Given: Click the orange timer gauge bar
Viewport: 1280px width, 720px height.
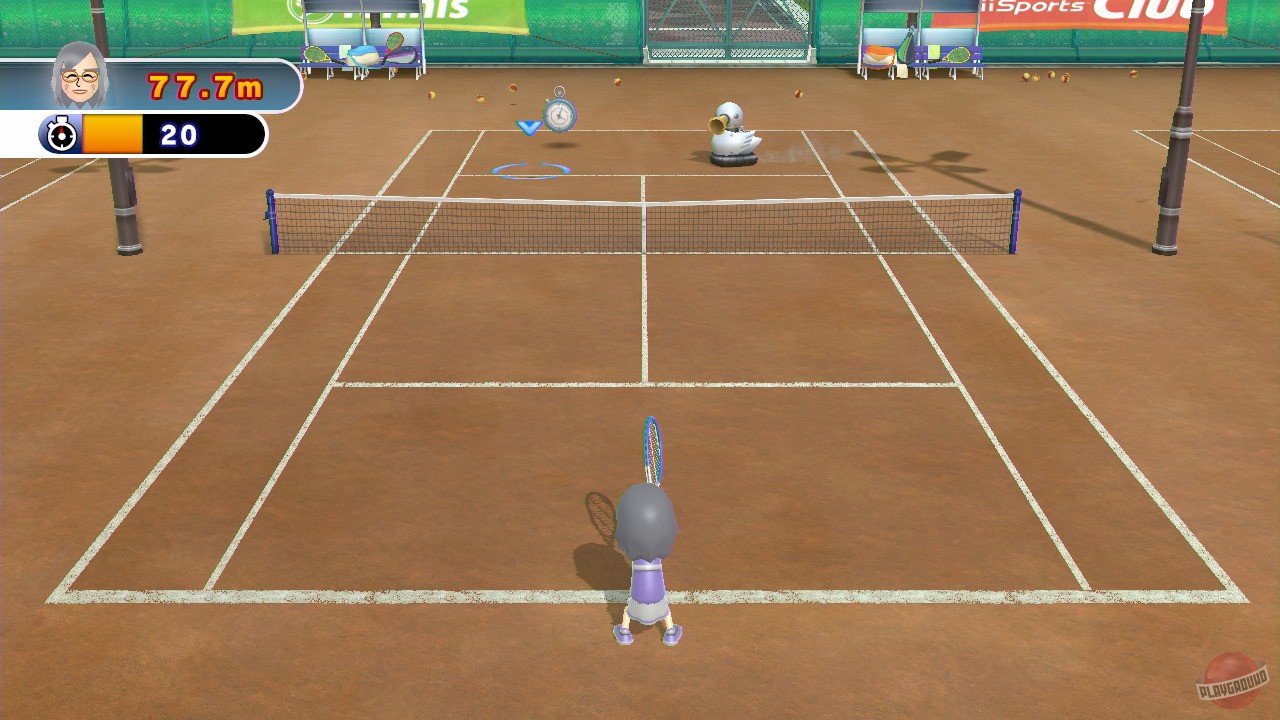Looking at the screenshot, I should pyautogui.click(x=113, y=131).
